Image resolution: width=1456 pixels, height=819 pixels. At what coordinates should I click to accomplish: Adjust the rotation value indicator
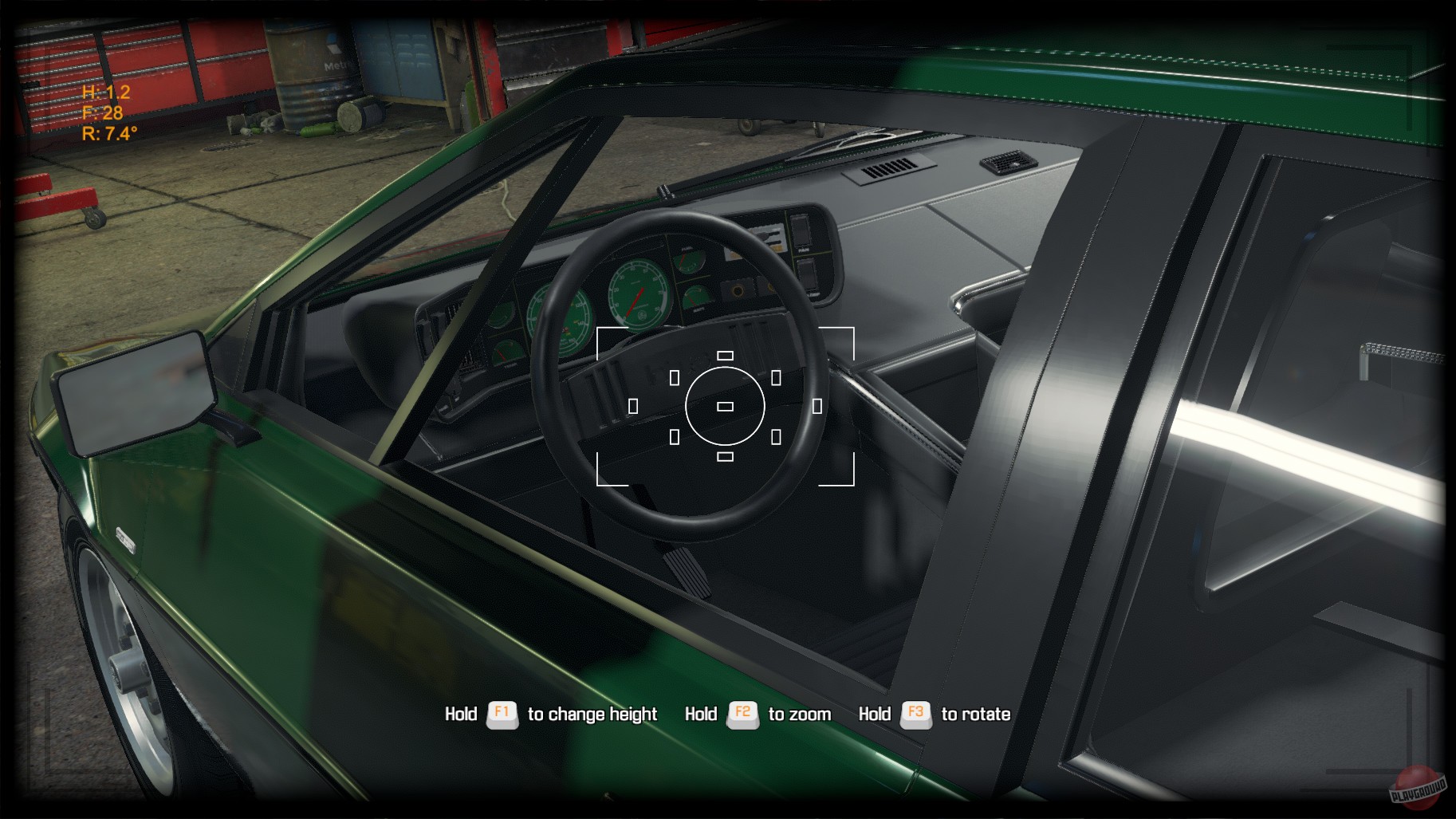[x=109, y=132]
